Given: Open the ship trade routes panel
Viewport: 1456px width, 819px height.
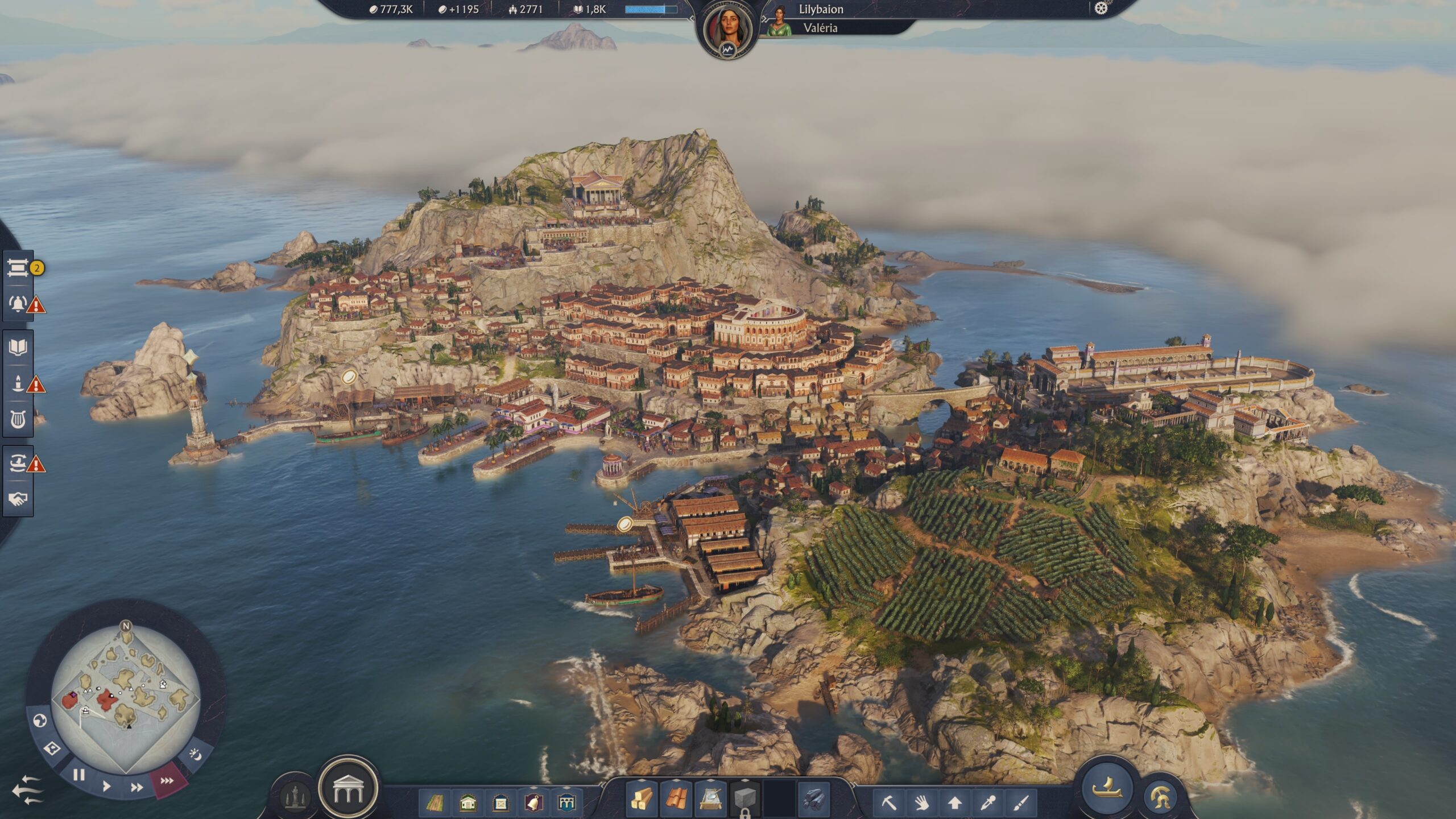Looking at the screenshot, I should (18, 463).
